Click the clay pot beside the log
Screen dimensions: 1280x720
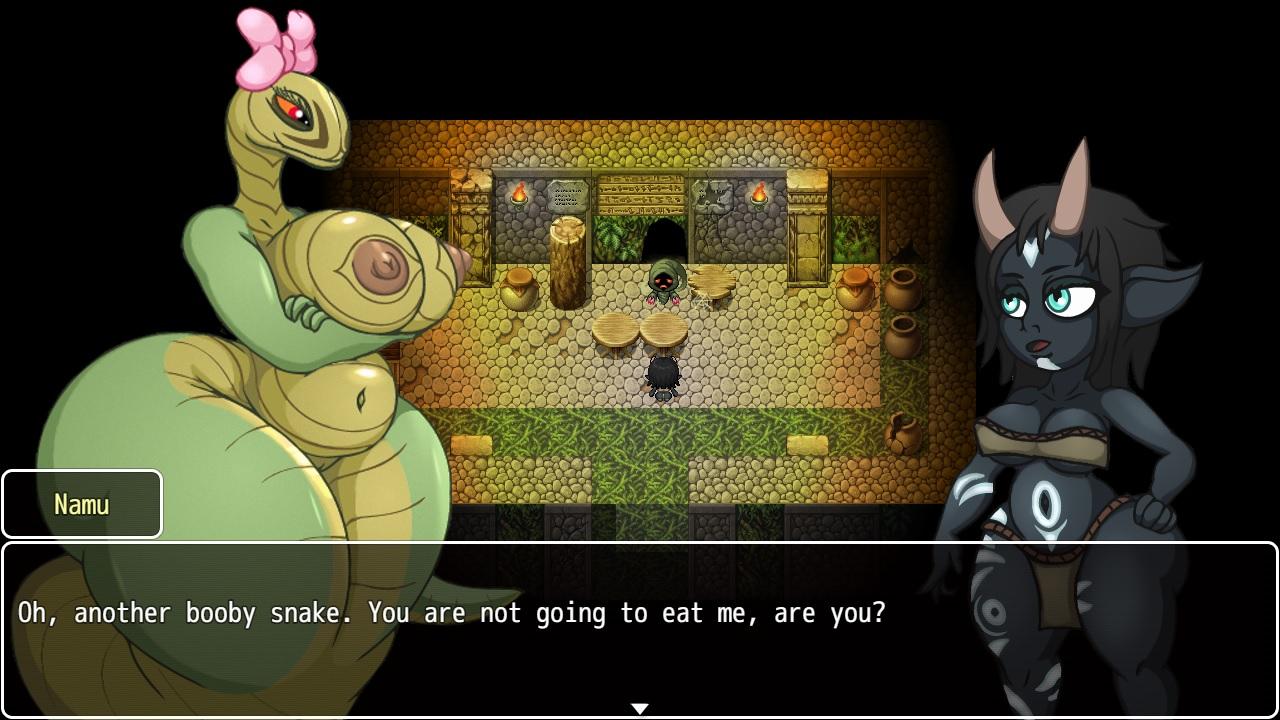click(522, 287)
